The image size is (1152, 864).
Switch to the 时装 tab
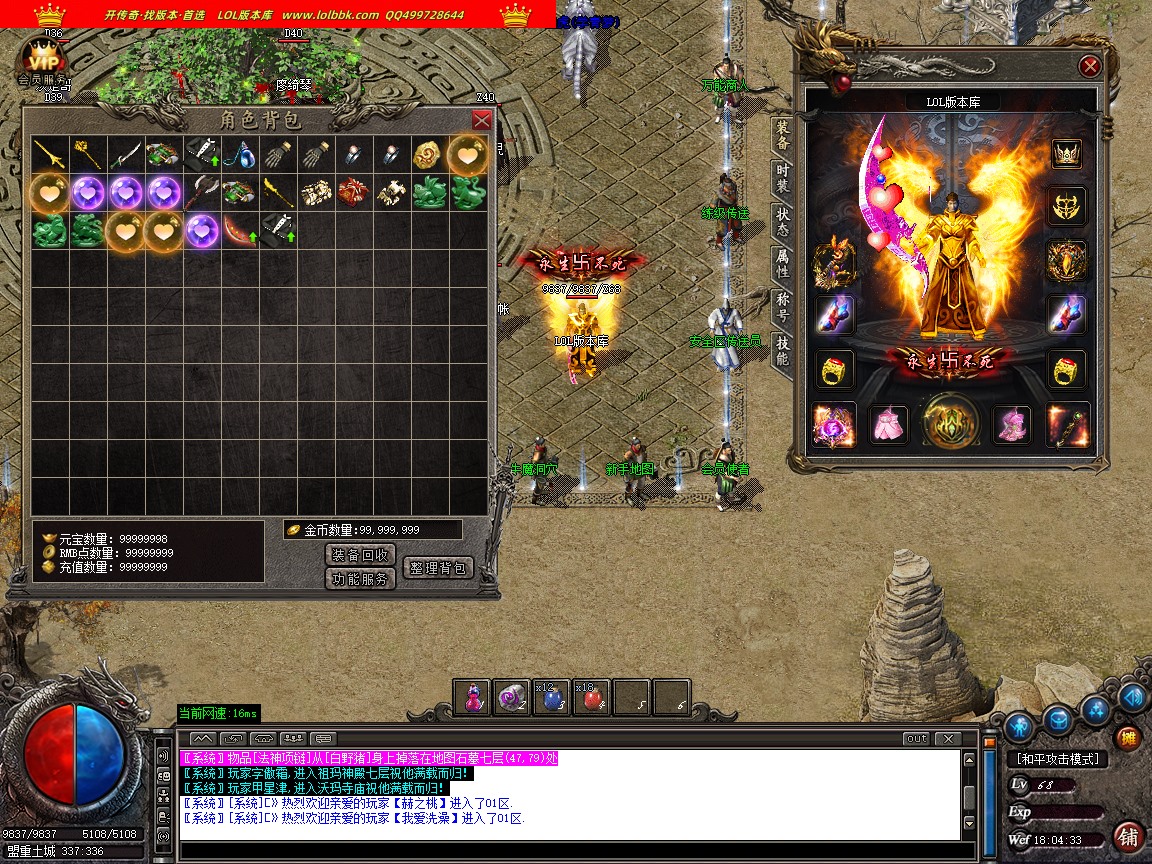point(783,180)
